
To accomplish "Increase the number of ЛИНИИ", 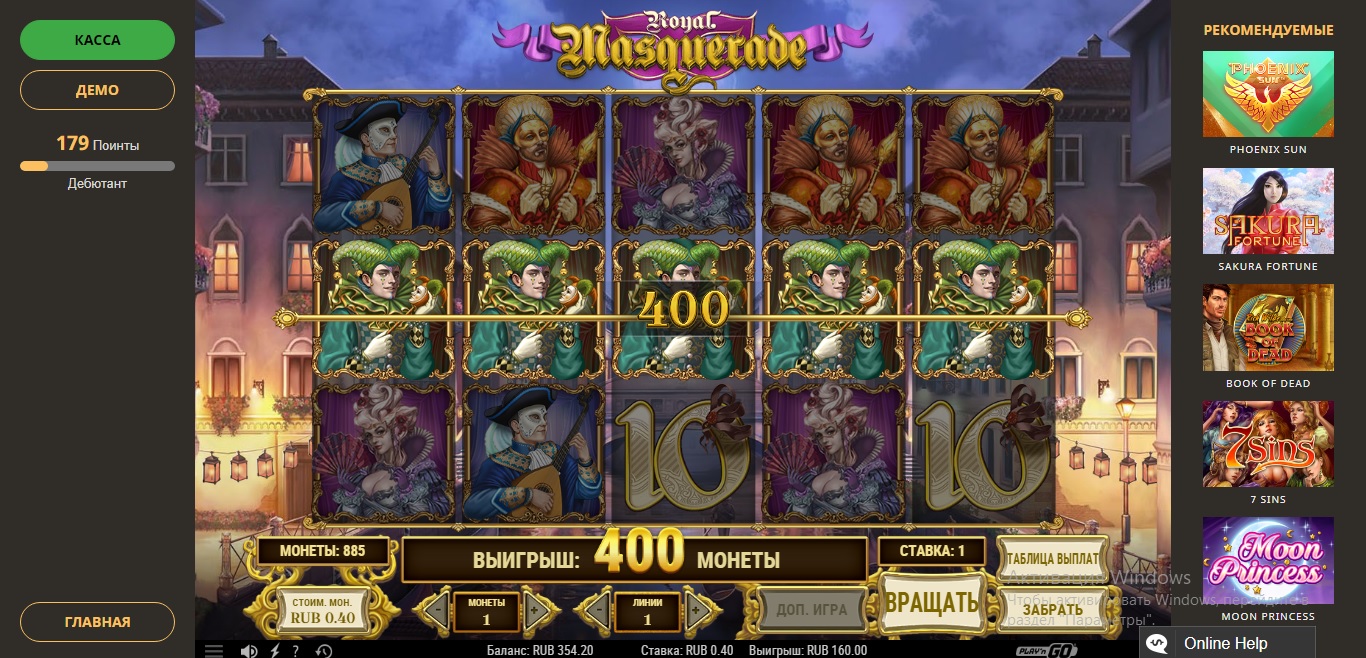I will click(x=697, y=610).
